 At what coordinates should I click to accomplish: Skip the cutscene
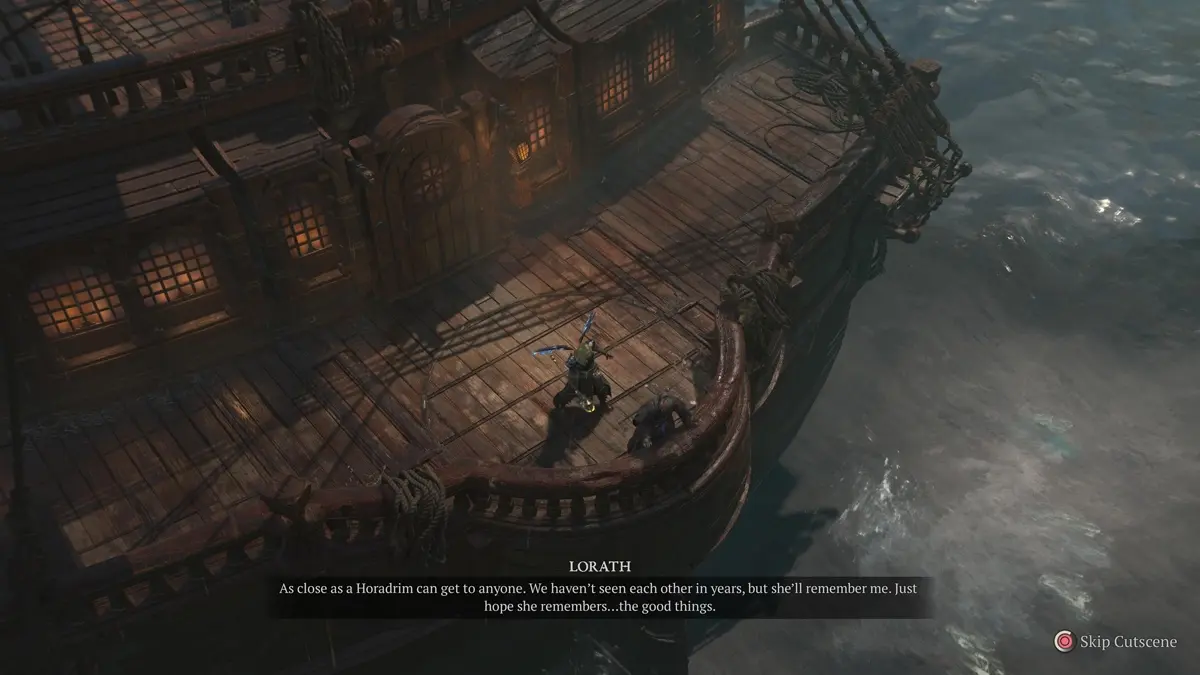[x=1115, y=642]
